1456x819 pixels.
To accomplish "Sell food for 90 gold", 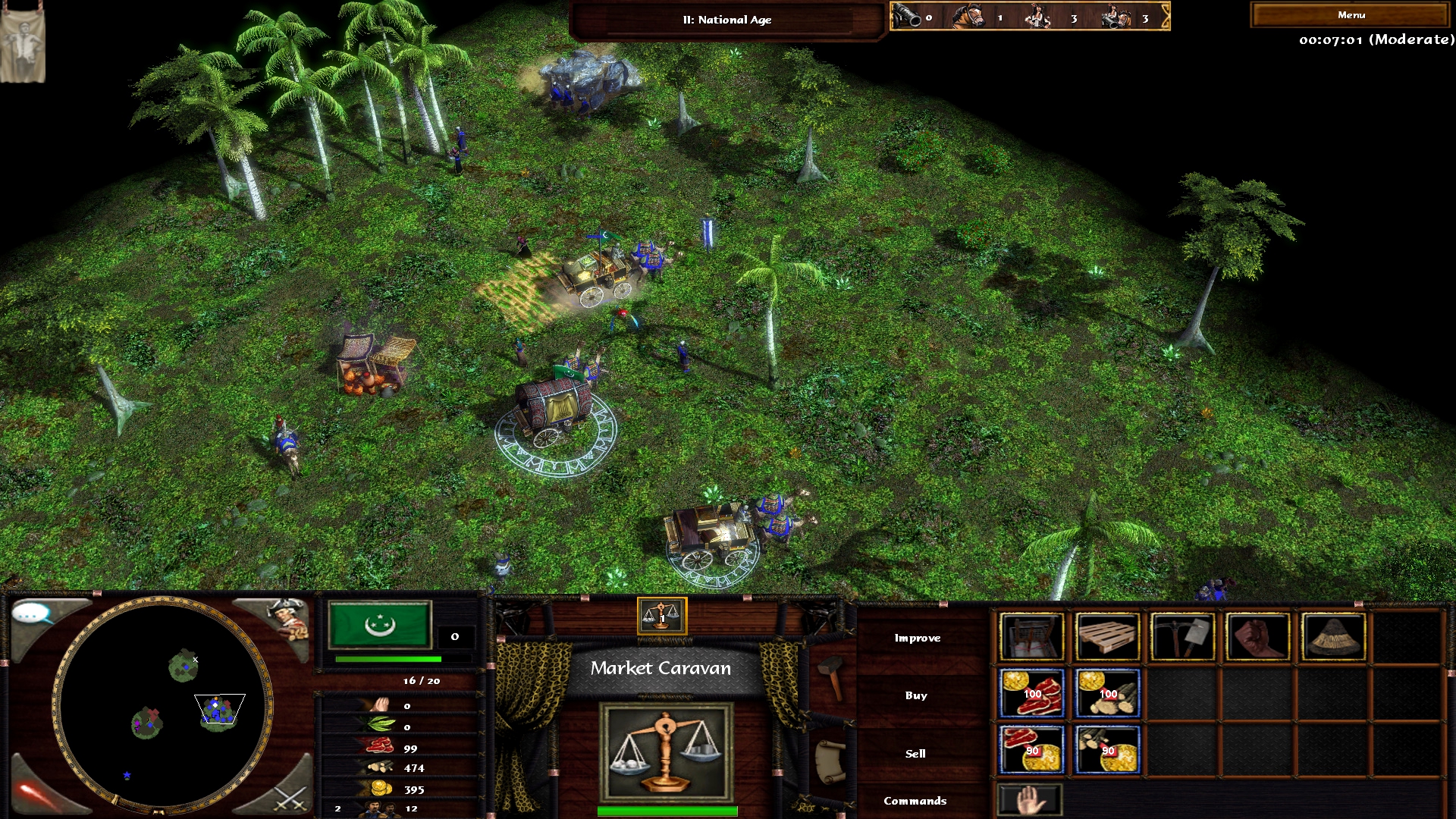I will (1031, 750).
